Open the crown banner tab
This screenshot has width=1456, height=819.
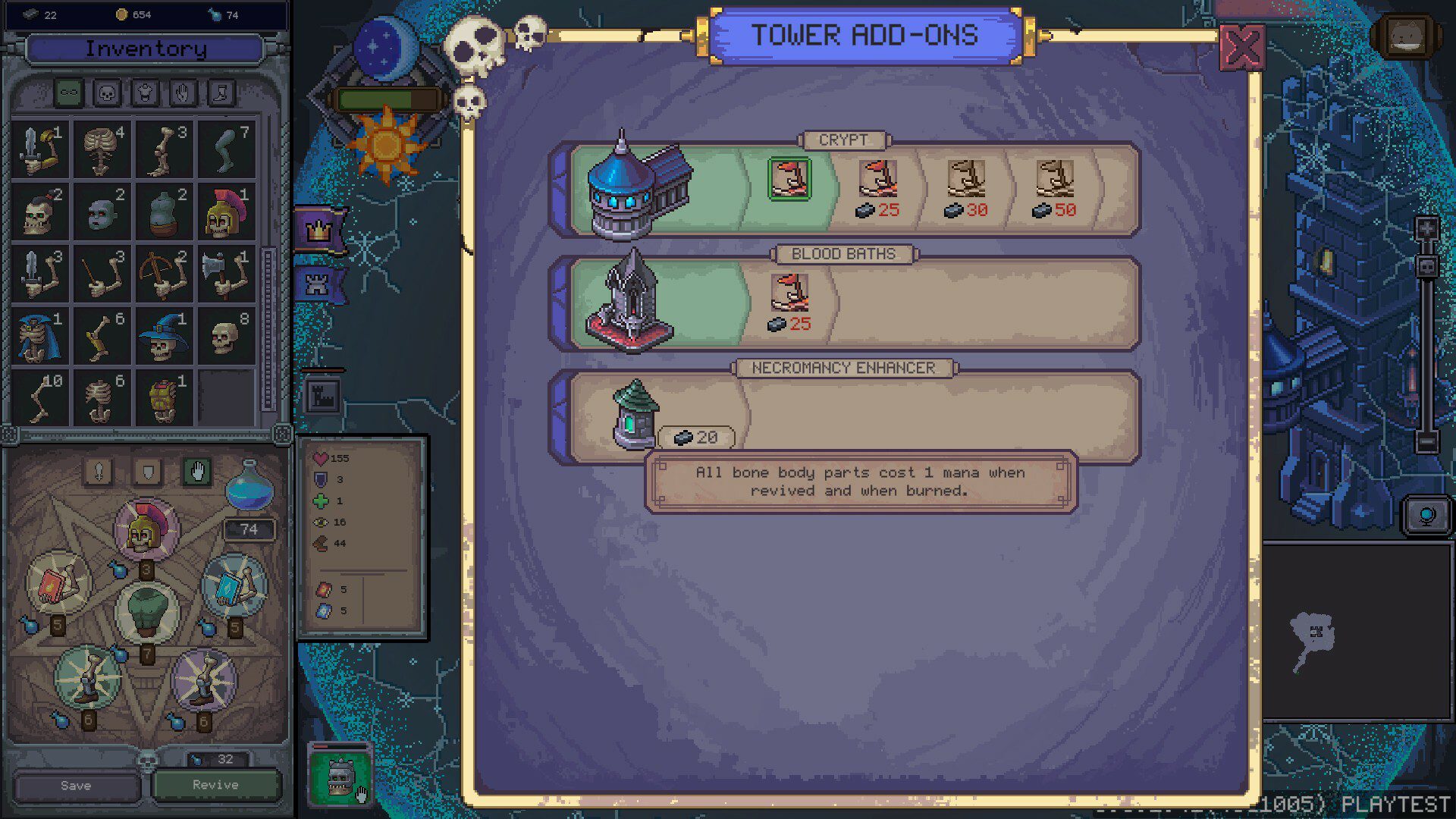[x=318, y=229]
